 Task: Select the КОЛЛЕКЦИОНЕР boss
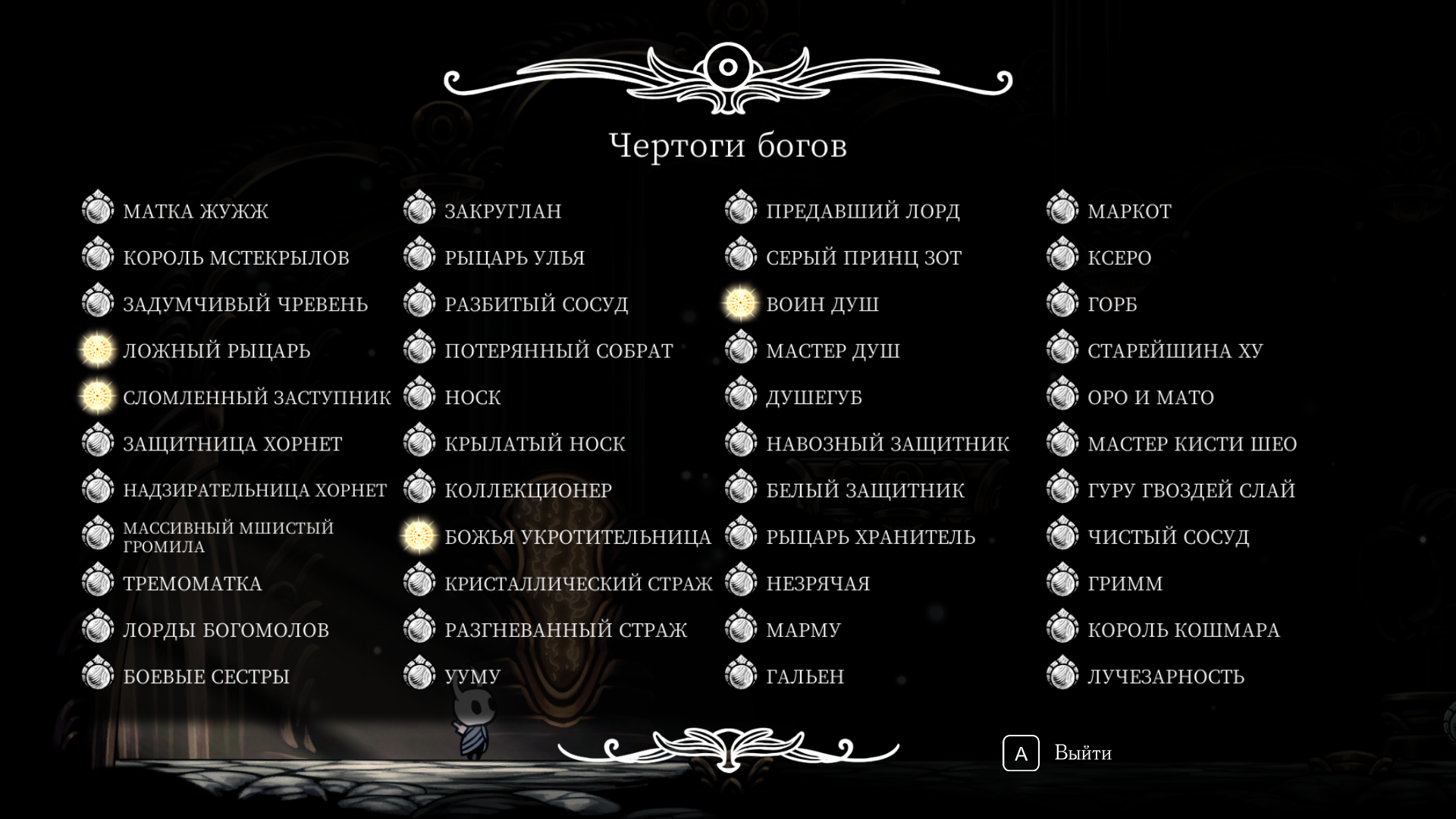pos(528,491)
